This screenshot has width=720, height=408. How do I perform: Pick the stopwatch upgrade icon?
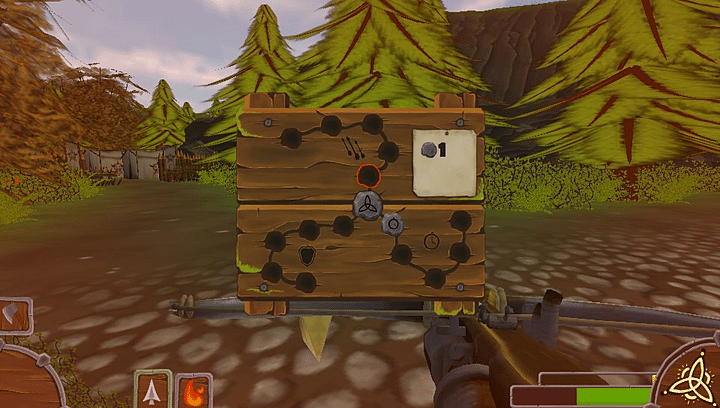point(431,241)
